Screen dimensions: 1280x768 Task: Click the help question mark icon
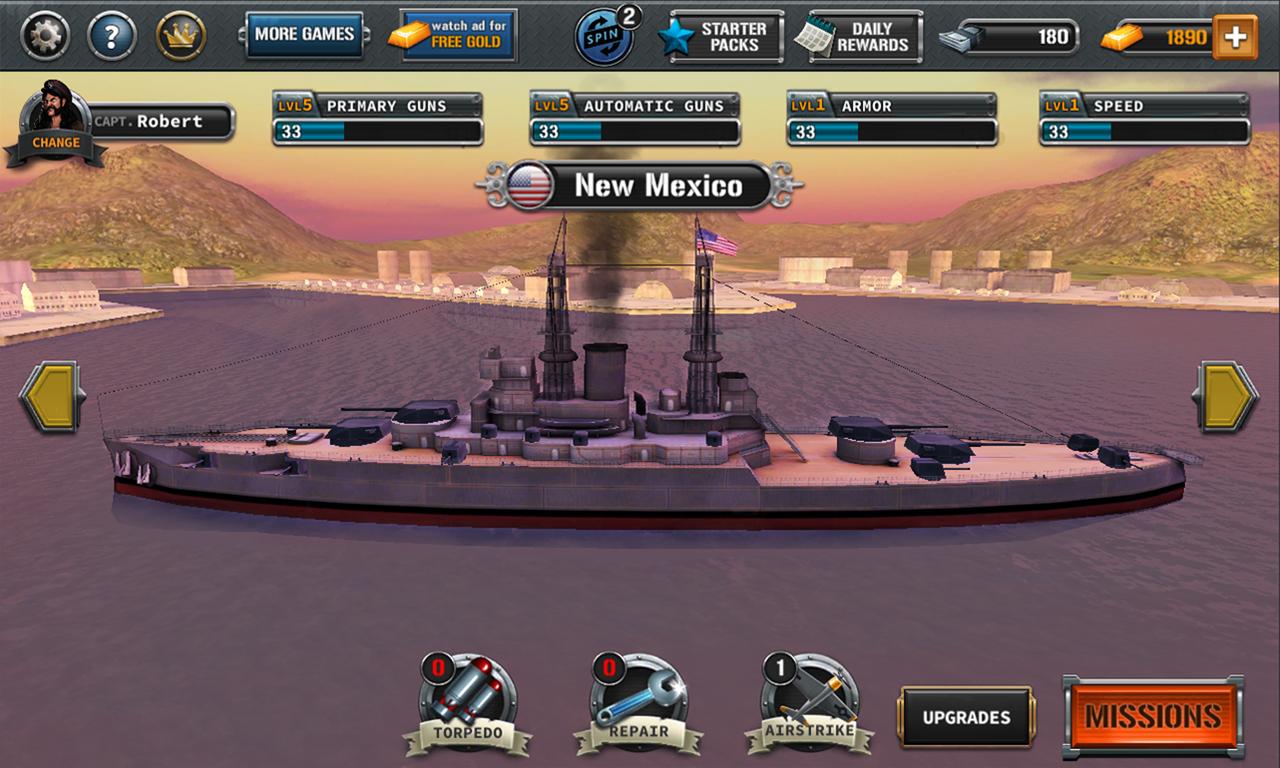pos(110,33)
